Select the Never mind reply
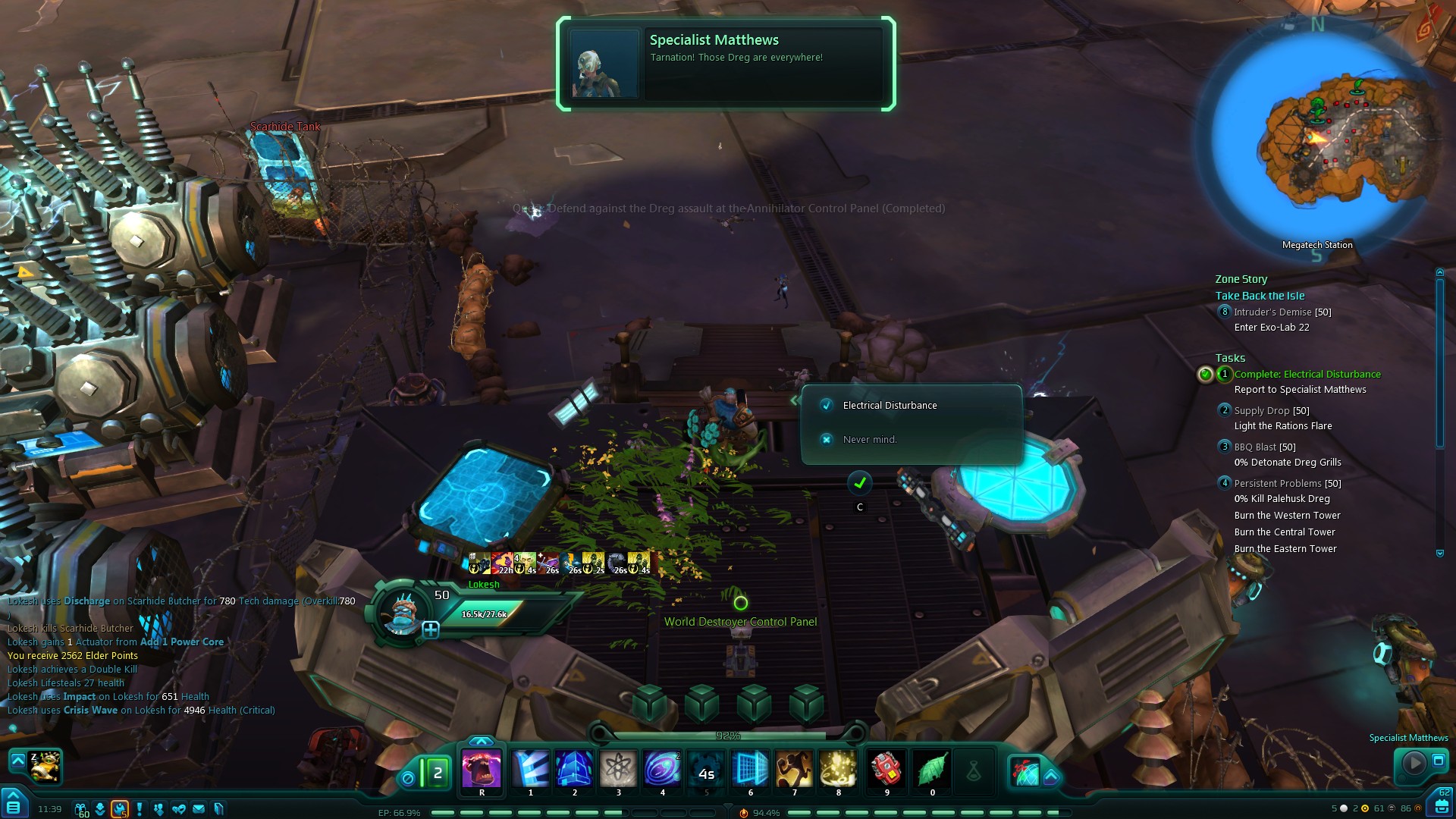The width and height of the screenshot is (1456, 819). [869, 440]
